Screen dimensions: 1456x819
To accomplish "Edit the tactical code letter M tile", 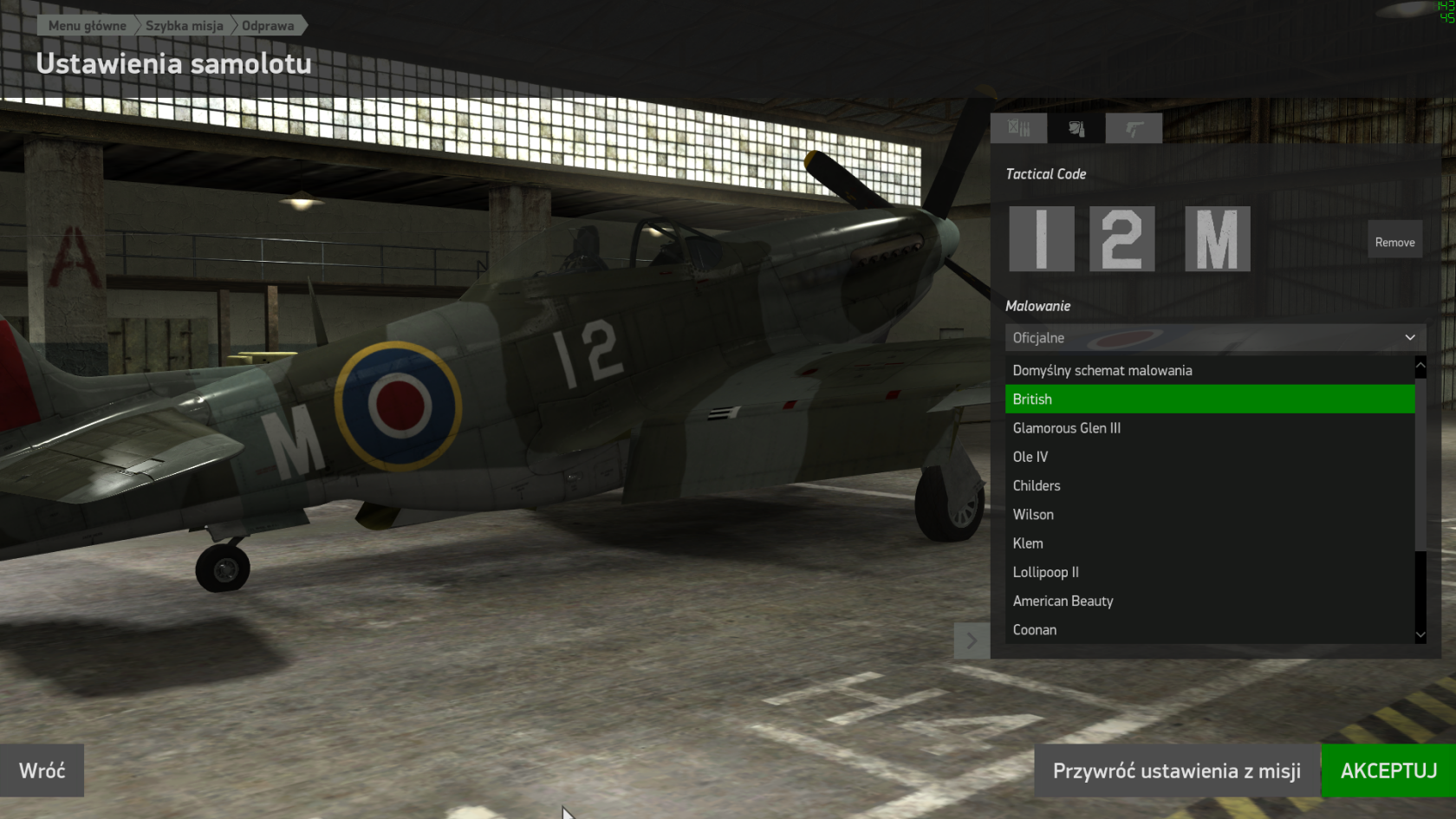I will 1217,239.
